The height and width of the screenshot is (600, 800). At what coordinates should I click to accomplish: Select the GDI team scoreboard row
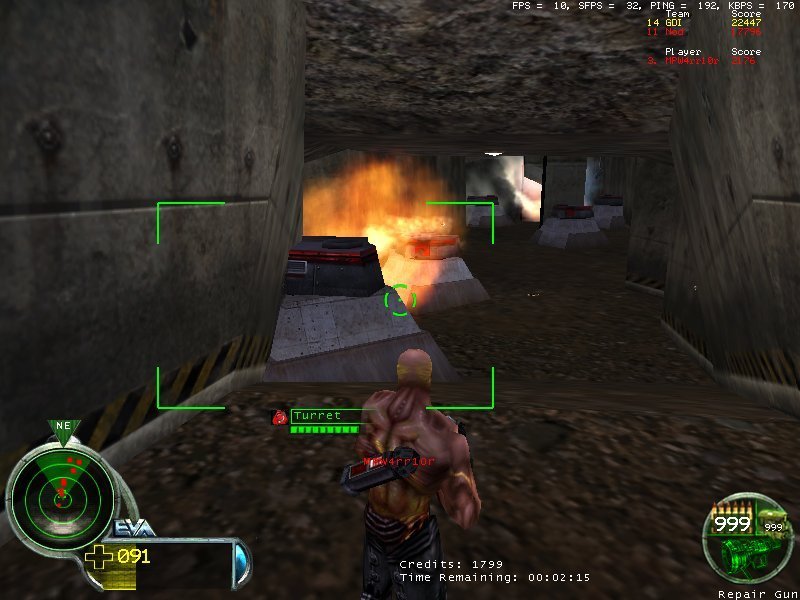pos(703,22)
